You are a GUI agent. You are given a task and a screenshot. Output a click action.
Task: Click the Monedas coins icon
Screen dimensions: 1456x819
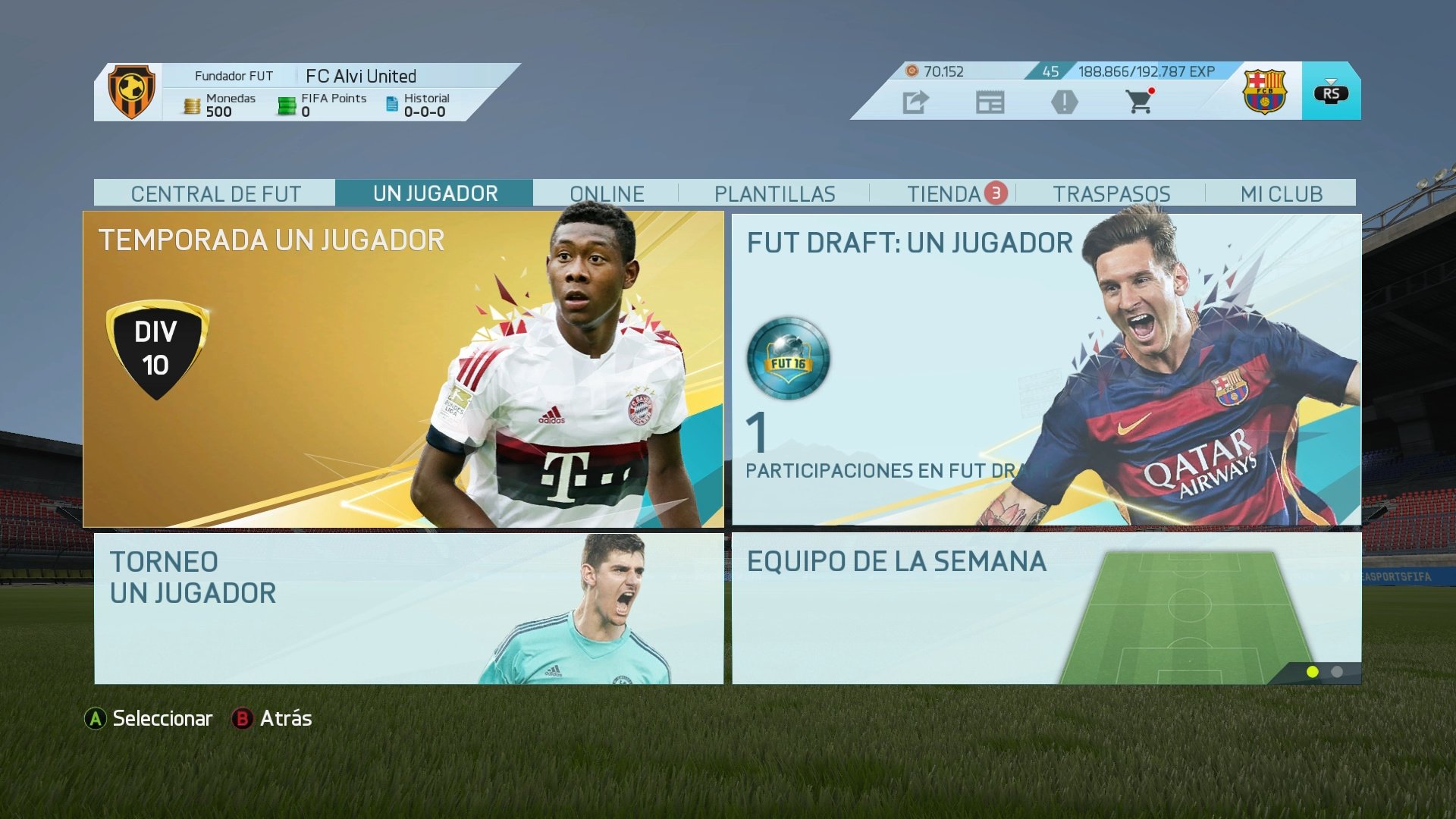[190, 103]
